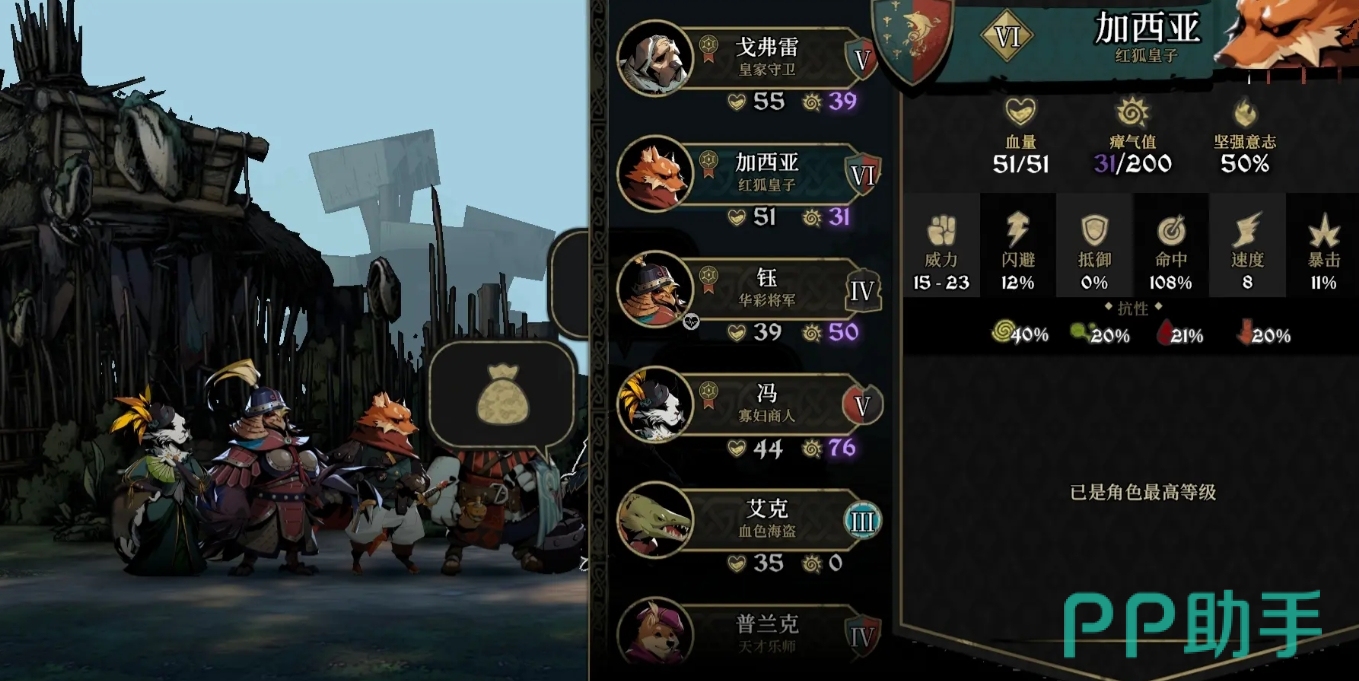Inspect the 速度 speed stat icon
The width and height of the screenshot is (1359, 681).
coord(1247,231)
